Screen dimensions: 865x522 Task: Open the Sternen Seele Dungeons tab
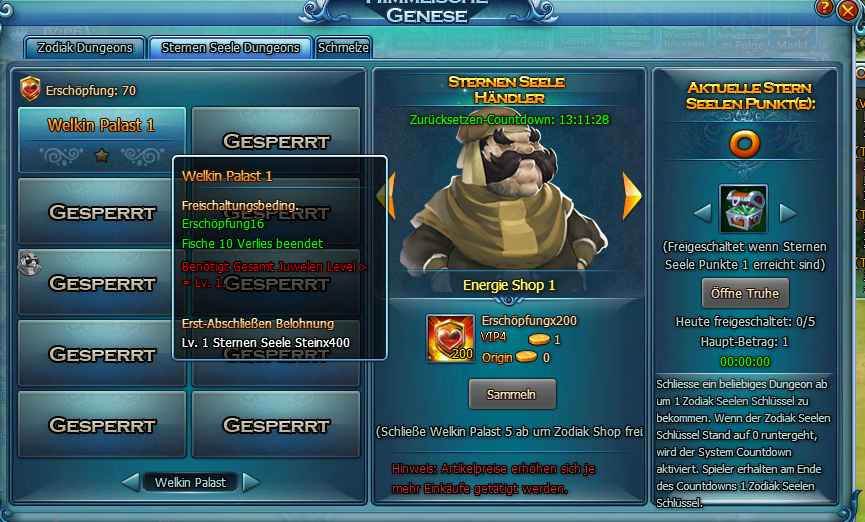tap(230, 47)
